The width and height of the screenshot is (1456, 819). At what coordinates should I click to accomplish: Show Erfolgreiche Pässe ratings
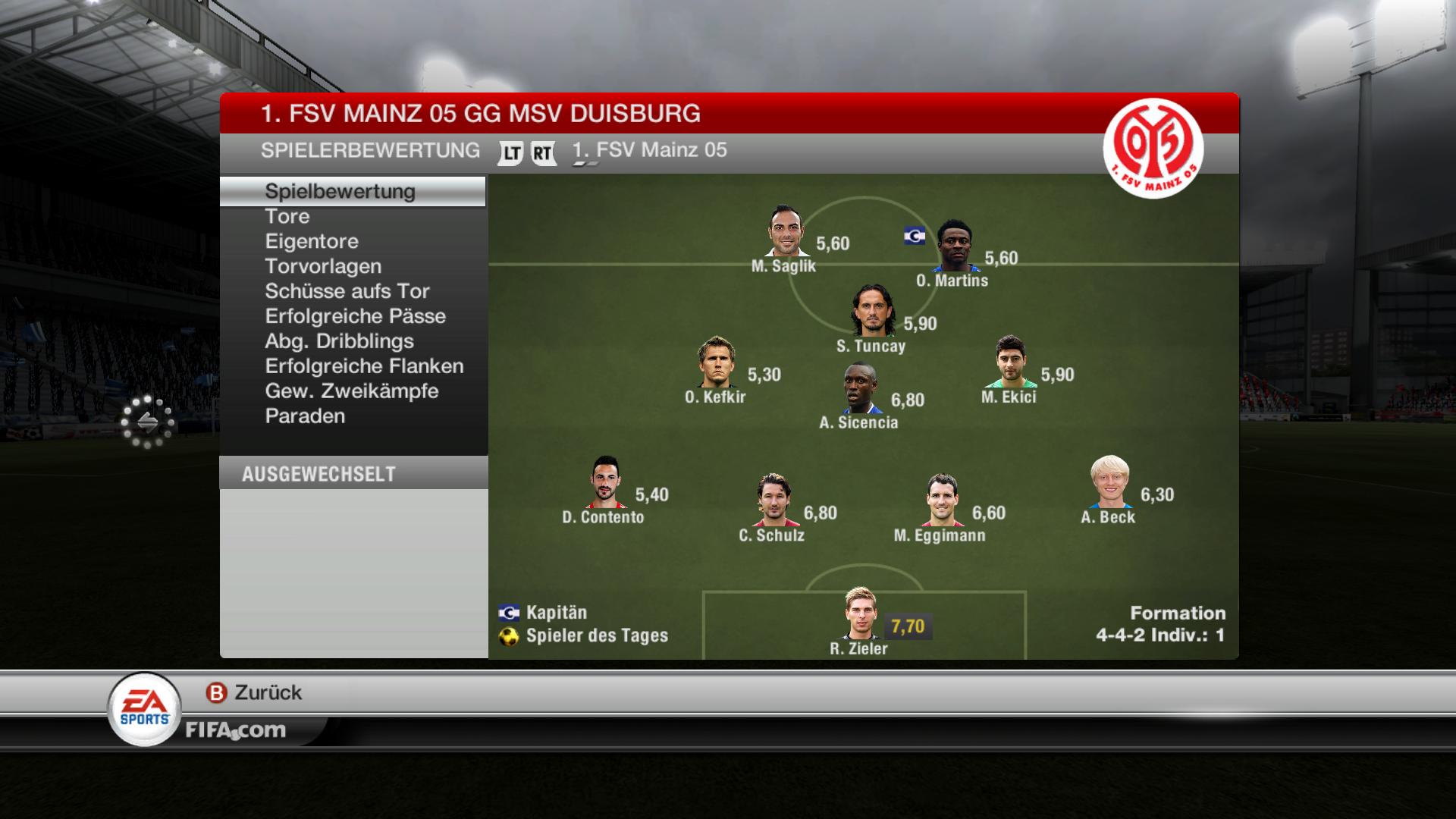click(x=355, y=317)
